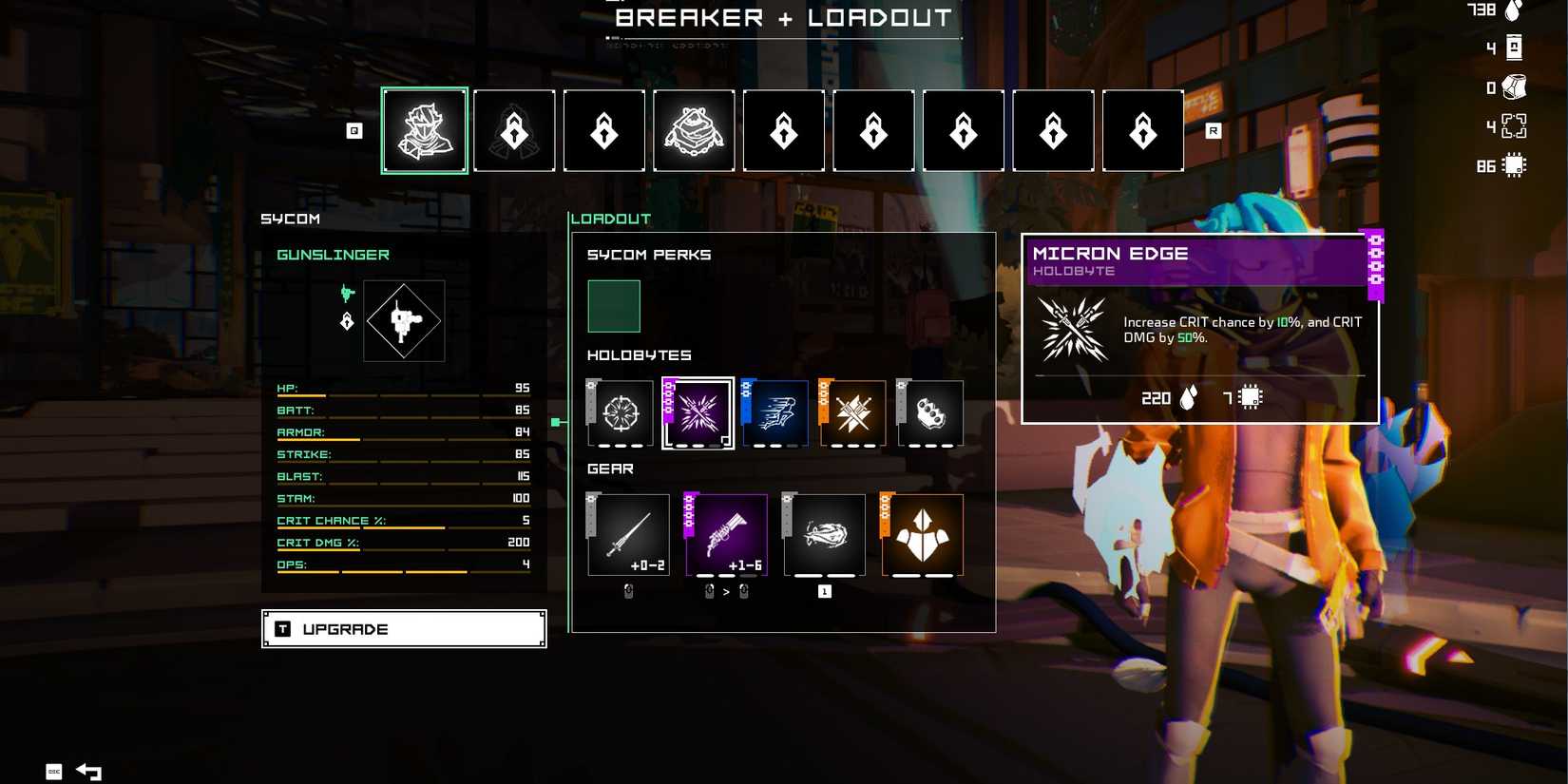
Task: Select the green SYCOM perk slot
Action: (x=614, y=306)
